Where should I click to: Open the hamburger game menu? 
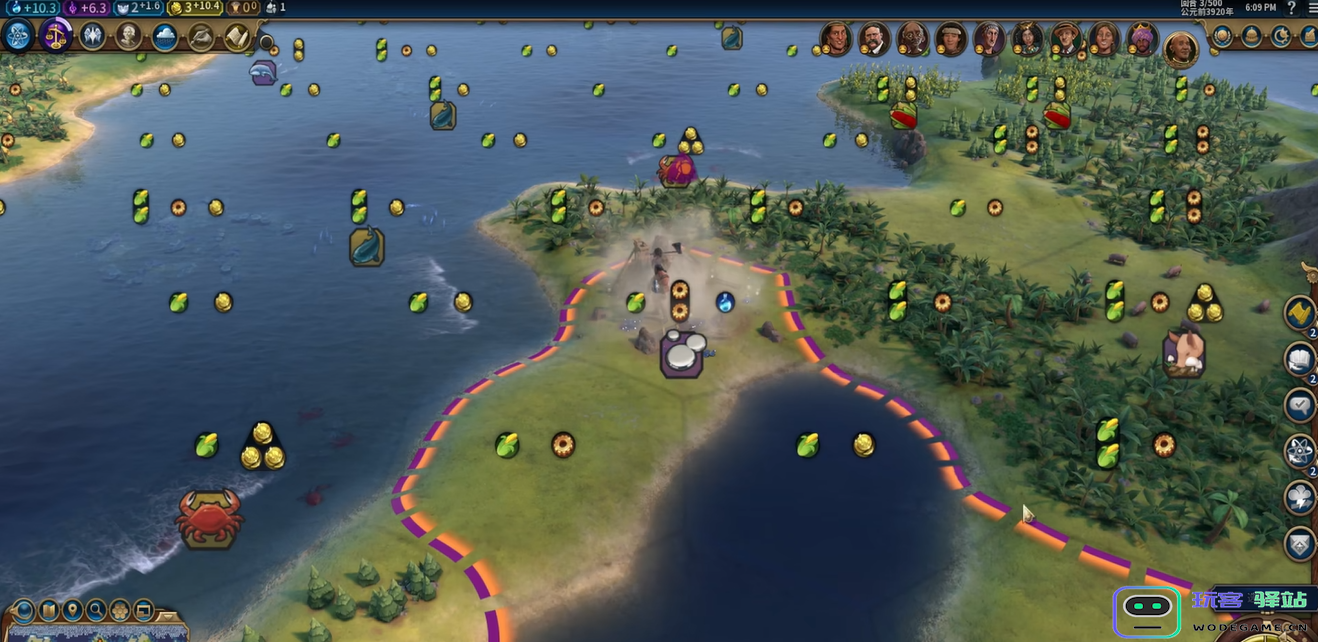(1309, 8)
